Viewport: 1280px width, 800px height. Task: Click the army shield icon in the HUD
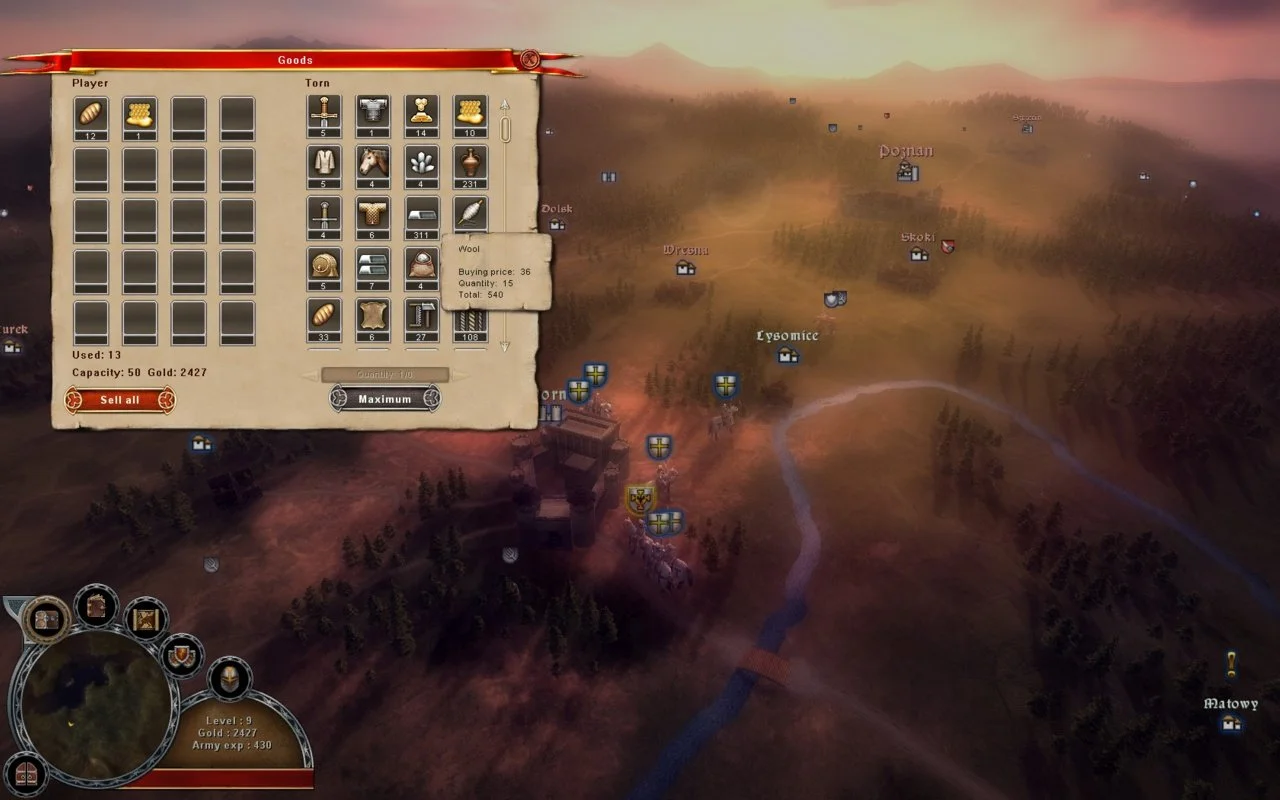point(181,655)
